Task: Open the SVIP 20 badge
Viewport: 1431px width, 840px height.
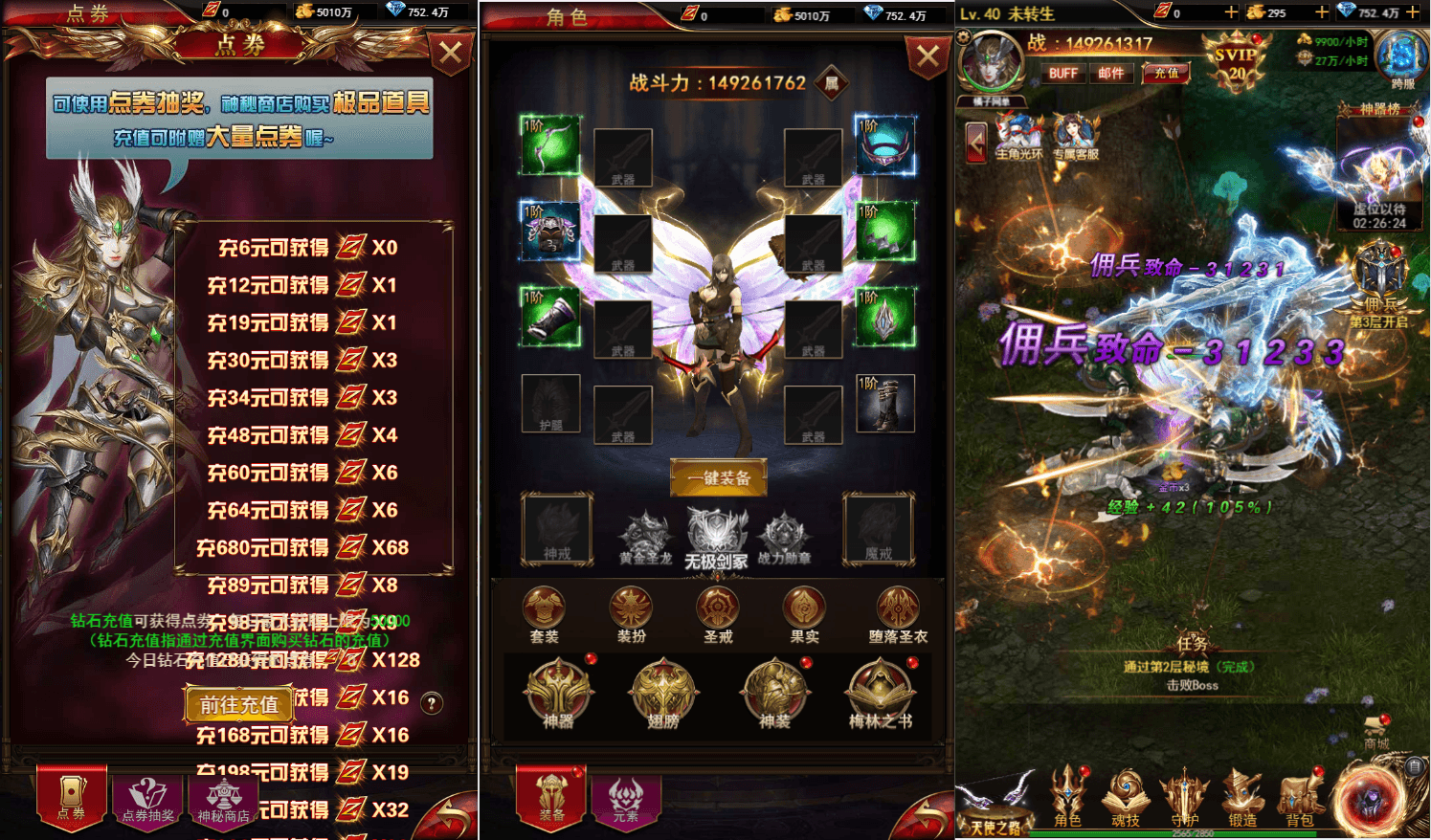Action: [x=1236, y=63]
